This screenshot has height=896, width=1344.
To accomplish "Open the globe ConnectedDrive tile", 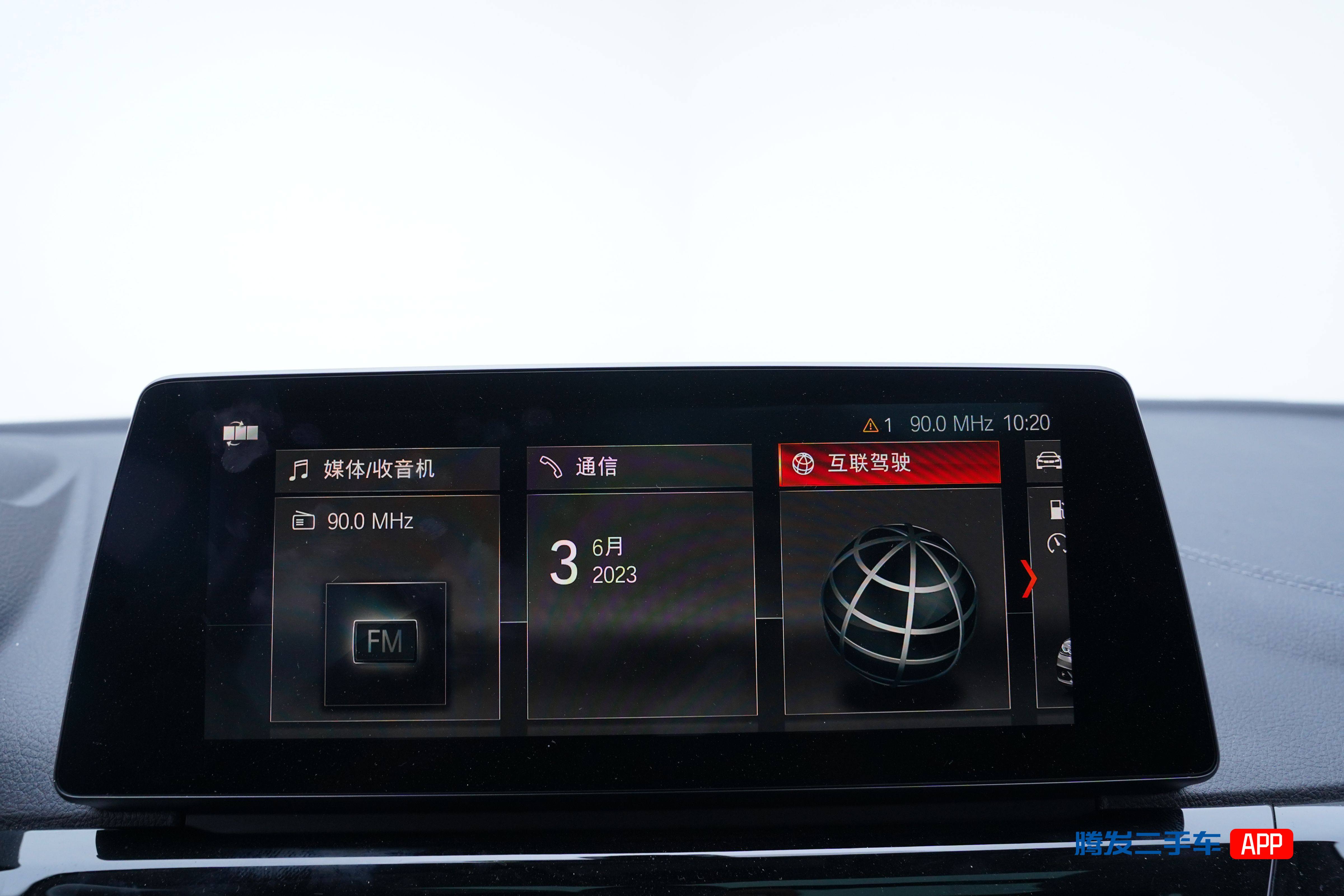I will (897, 600).
